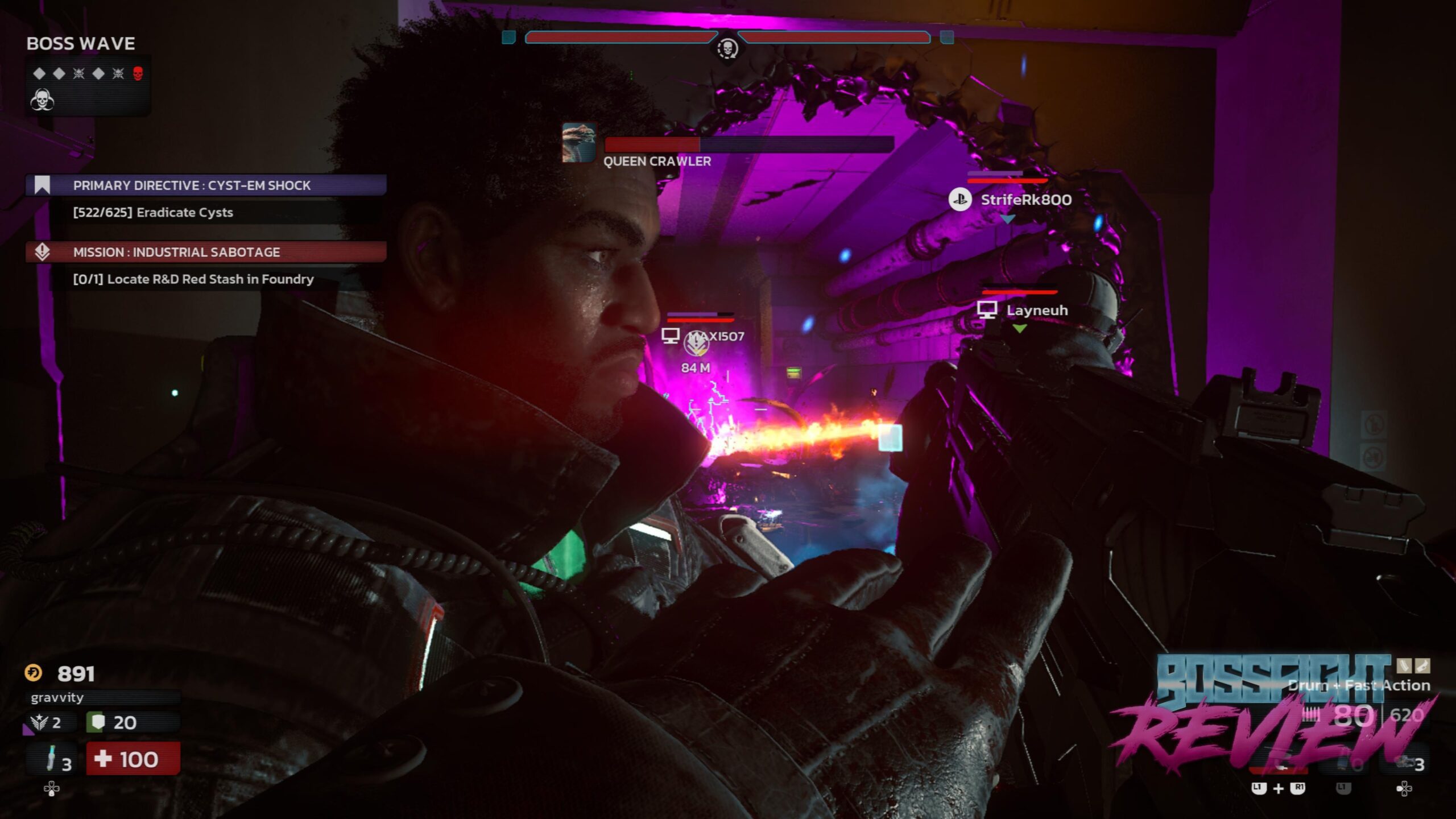Select the biohazard skull icon under Boss Wave

pyautogui.click(x=42, y=100)
